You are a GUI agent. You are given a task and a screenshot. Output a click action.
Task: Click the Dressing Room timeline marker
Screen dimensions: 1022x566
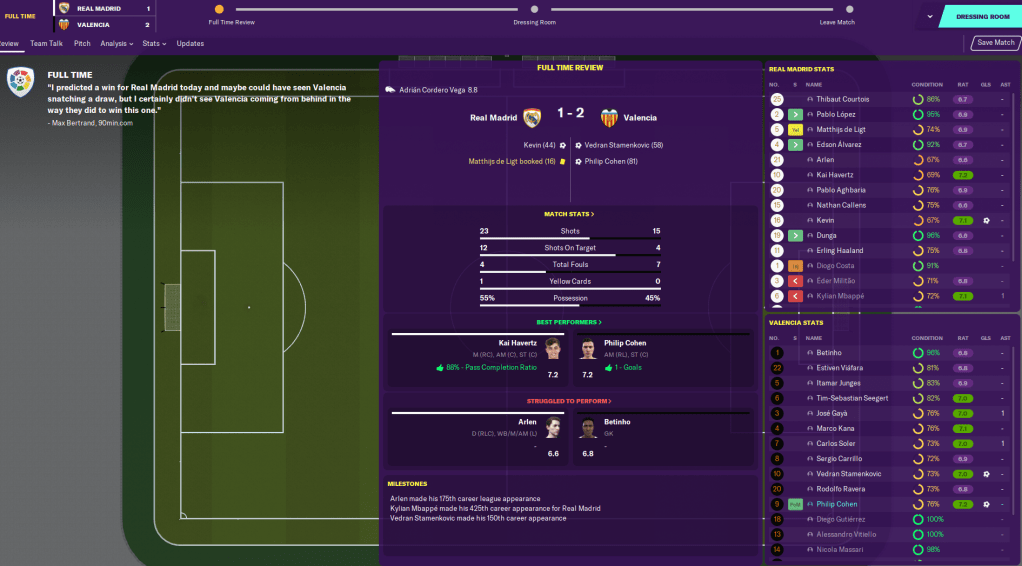click(534, 9)
